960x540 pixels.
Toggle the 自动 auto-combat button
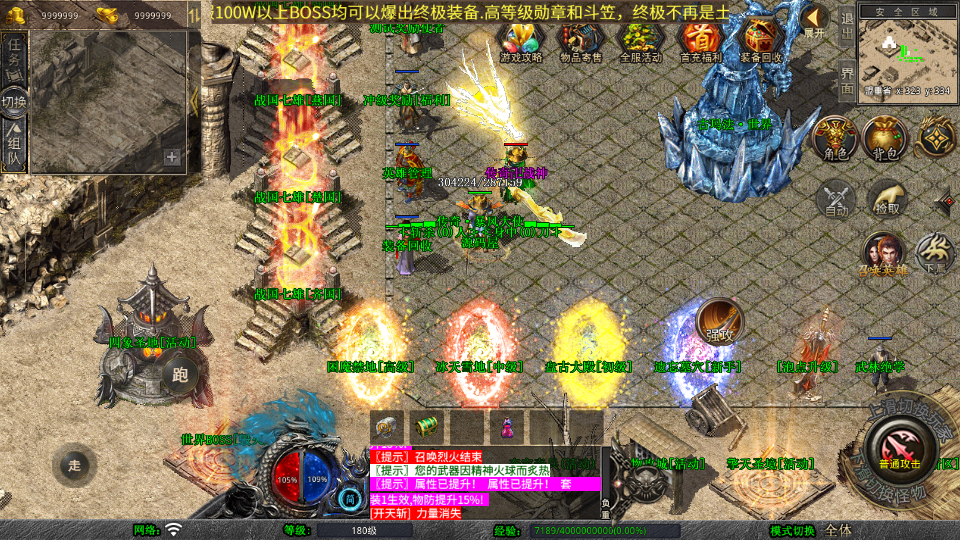pyautogui.click(x=836, y=198)
